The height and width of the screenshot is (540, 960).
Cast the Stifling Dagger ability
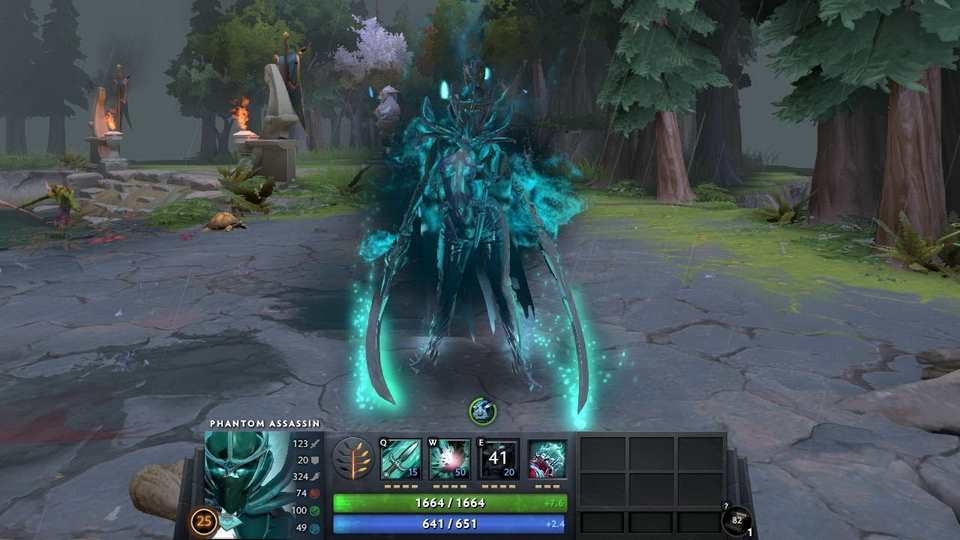(400, 458)
